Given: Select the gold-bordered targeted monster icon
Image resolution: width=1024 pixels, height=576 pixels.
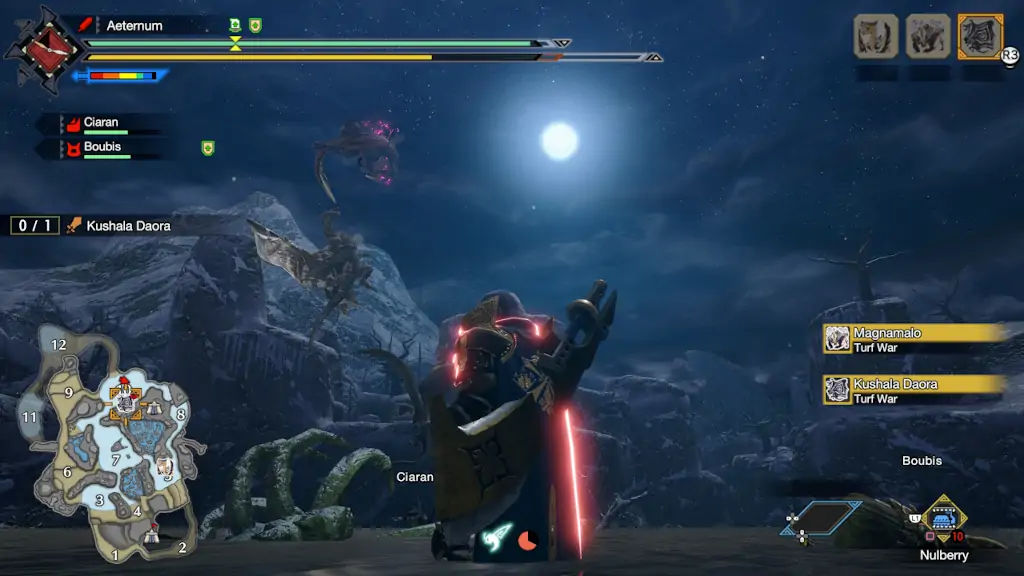Looking at the screenshot, I should pos(980,36).
